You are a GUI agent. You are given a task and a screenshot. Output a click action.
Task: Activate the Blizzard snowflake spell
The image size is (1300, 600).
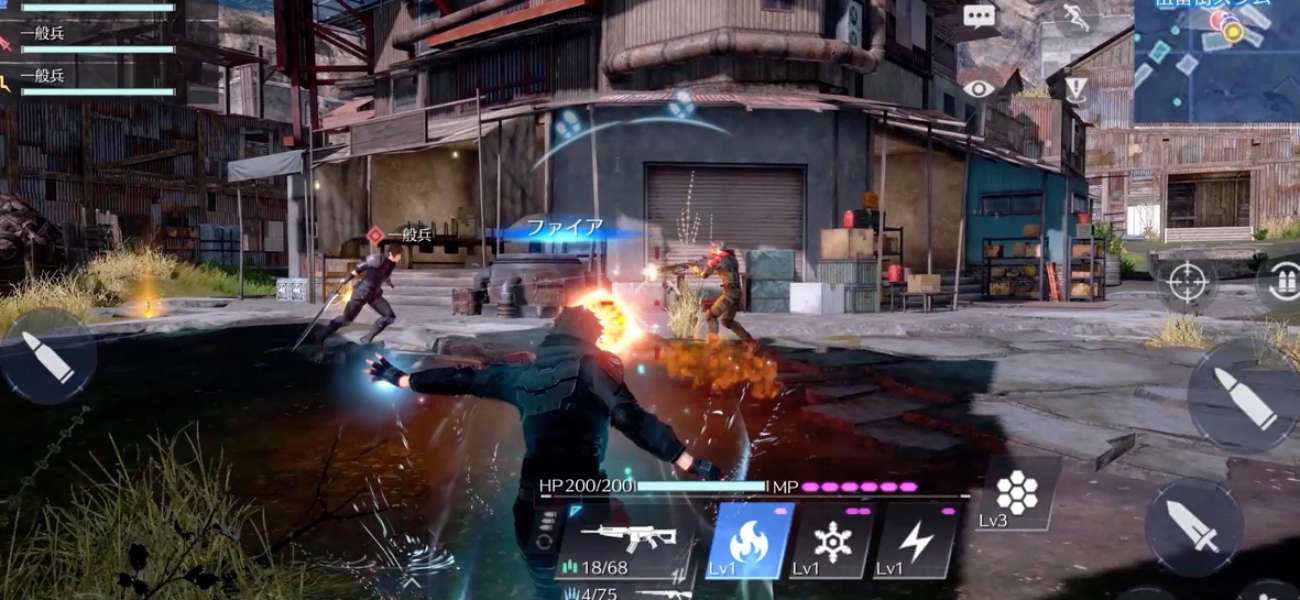[x=832, y=540]
